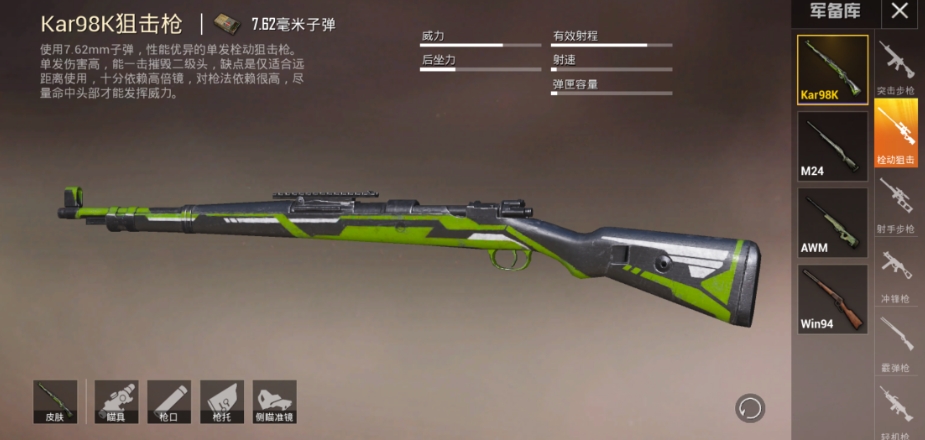Close the 军备库 armory screen
The height and width of the screenshot is (440, 925).
coord(900,13)
